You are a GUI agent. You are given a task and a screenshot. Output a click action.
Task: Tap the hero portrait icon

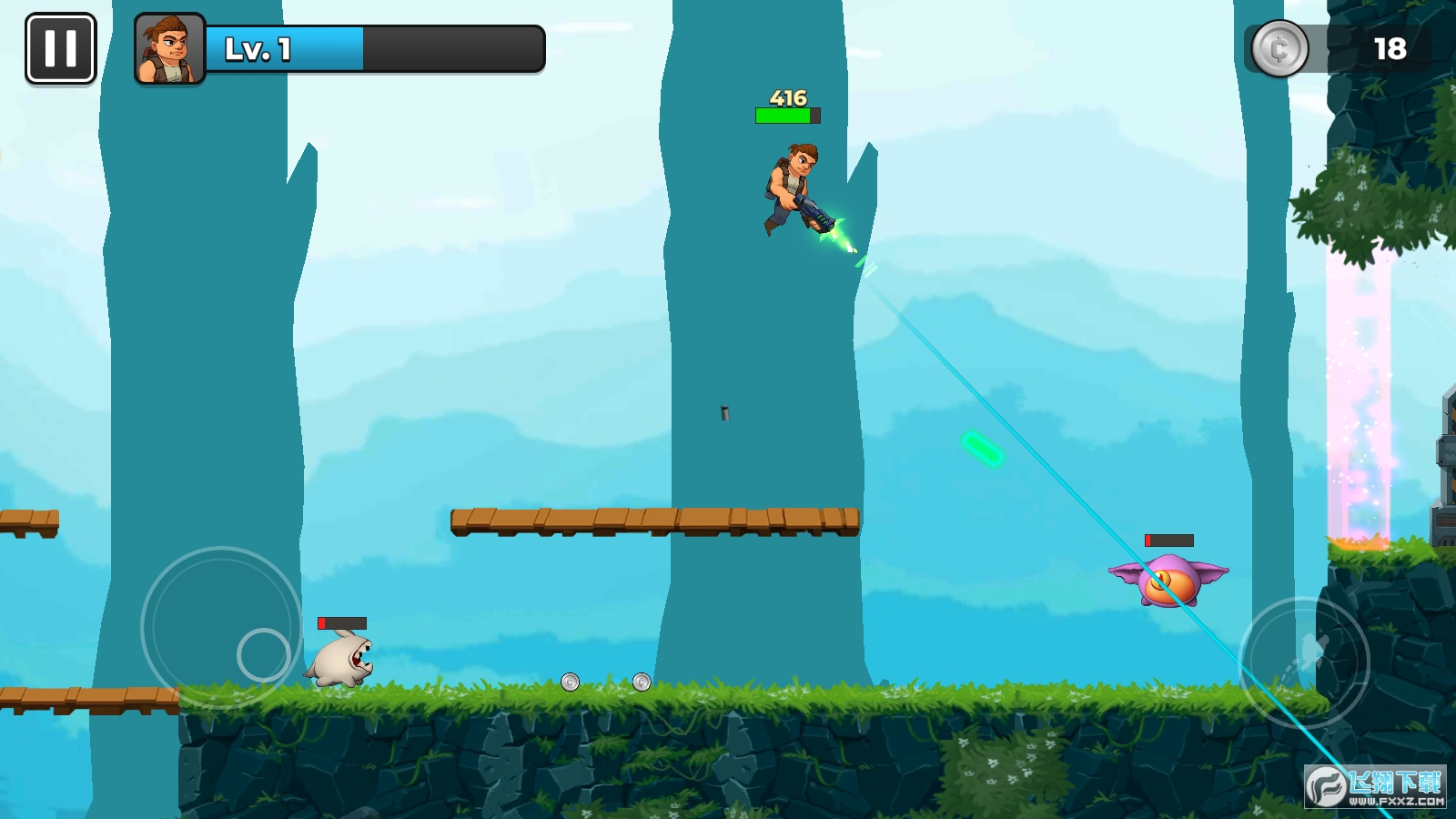point(169,49)
